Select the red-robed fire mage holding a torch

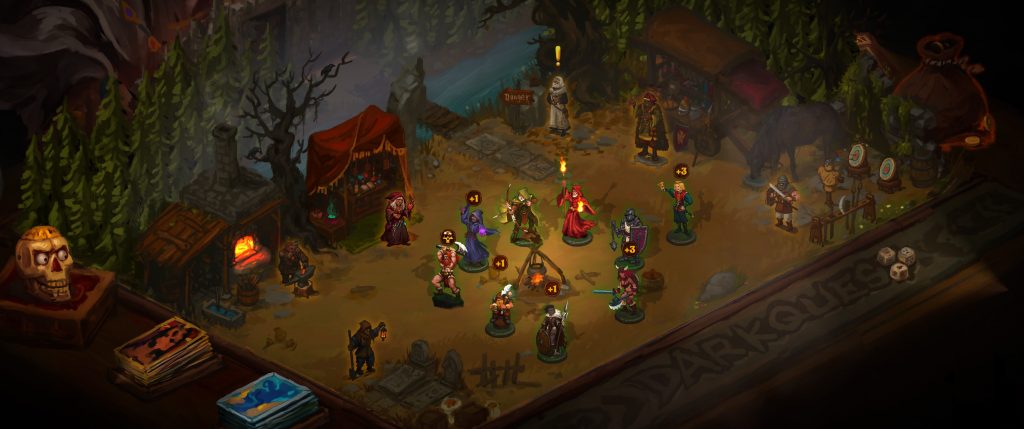pos(575,212)
